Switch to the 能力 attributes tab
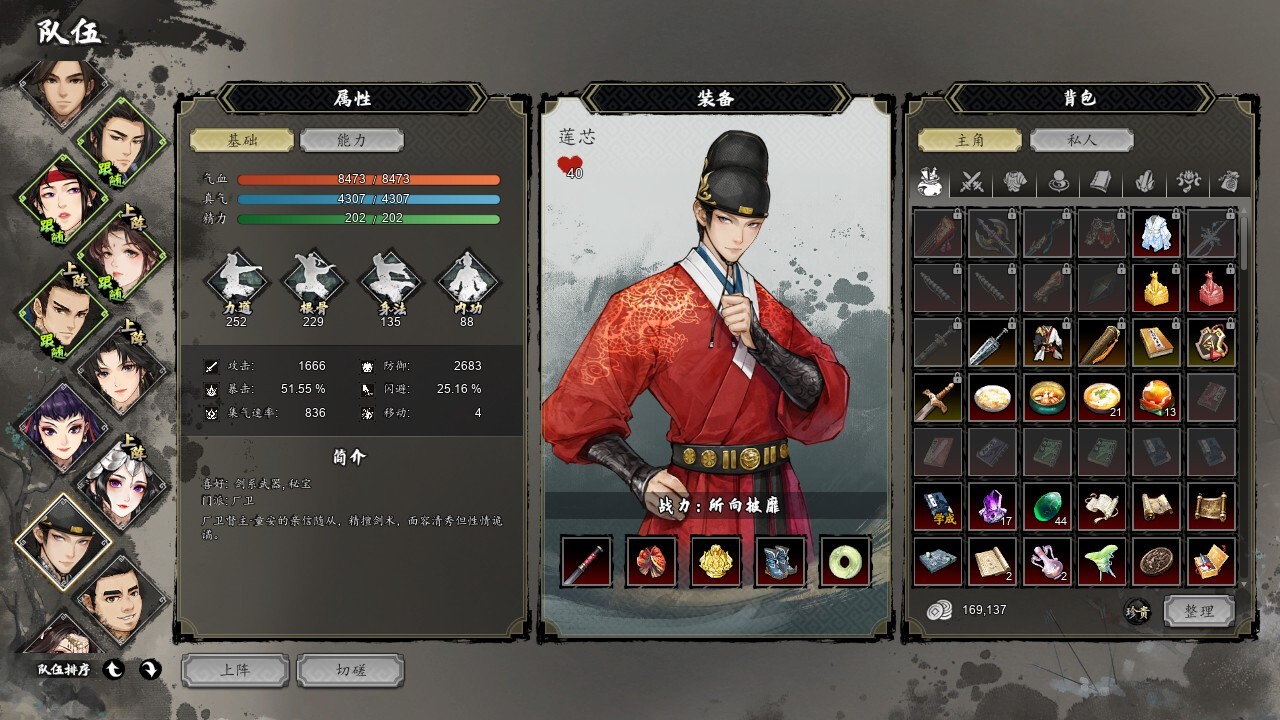The height and width of the screenshot is (720, 1280). pos(351,141)
